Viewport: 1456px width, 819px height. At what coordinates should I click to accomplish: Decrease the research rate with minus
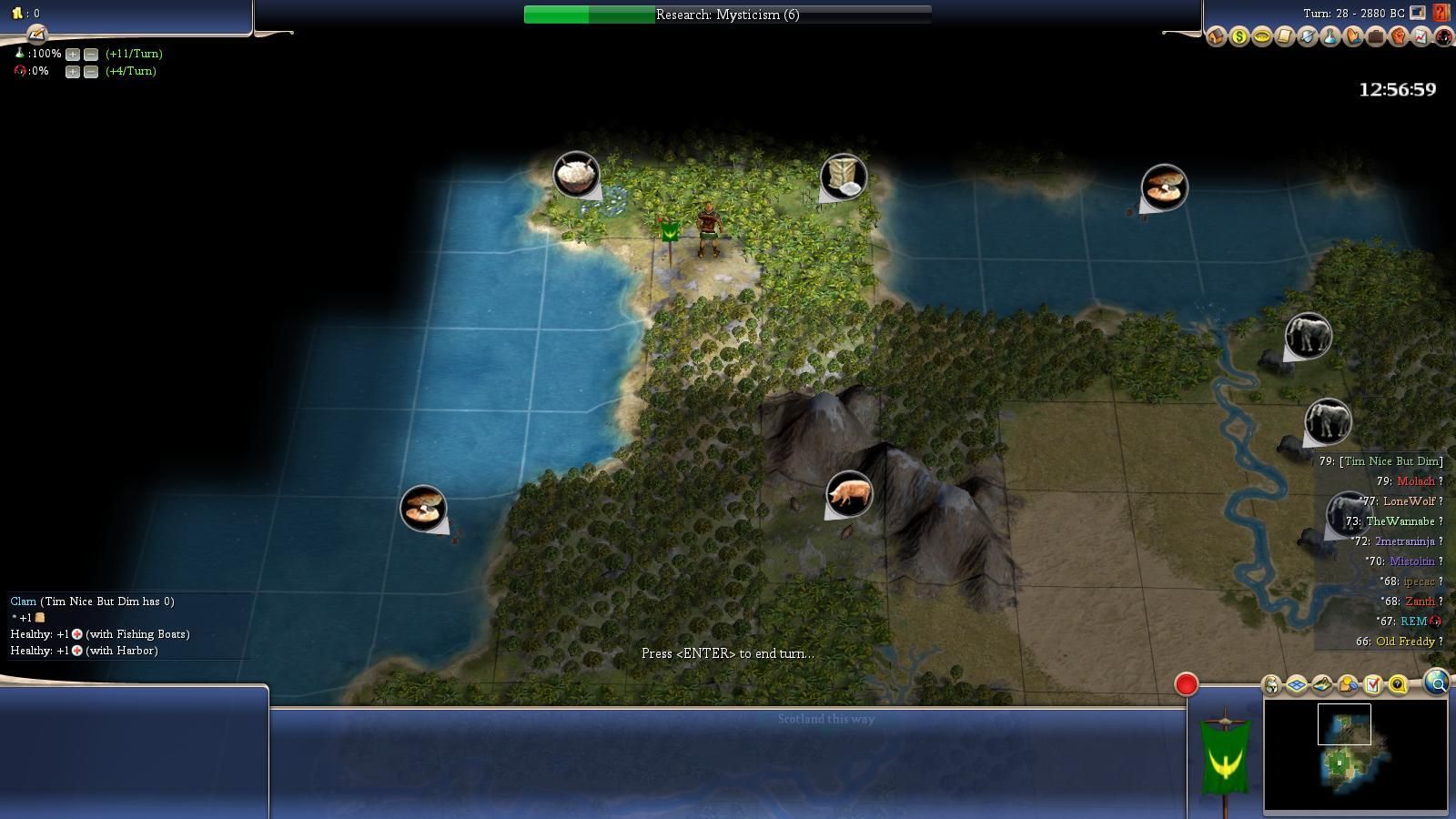[91, 54]
